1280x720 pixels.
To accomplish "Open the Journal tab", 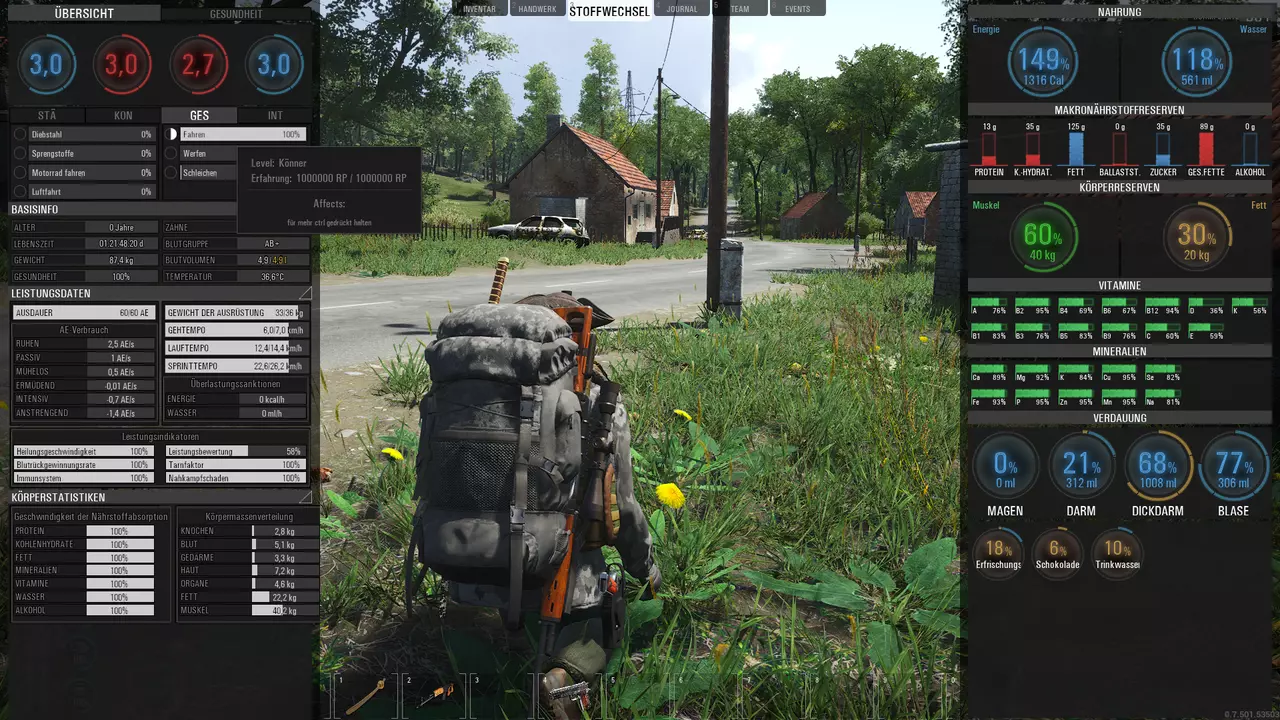I will pyautogui.click(x=682, y=9).
